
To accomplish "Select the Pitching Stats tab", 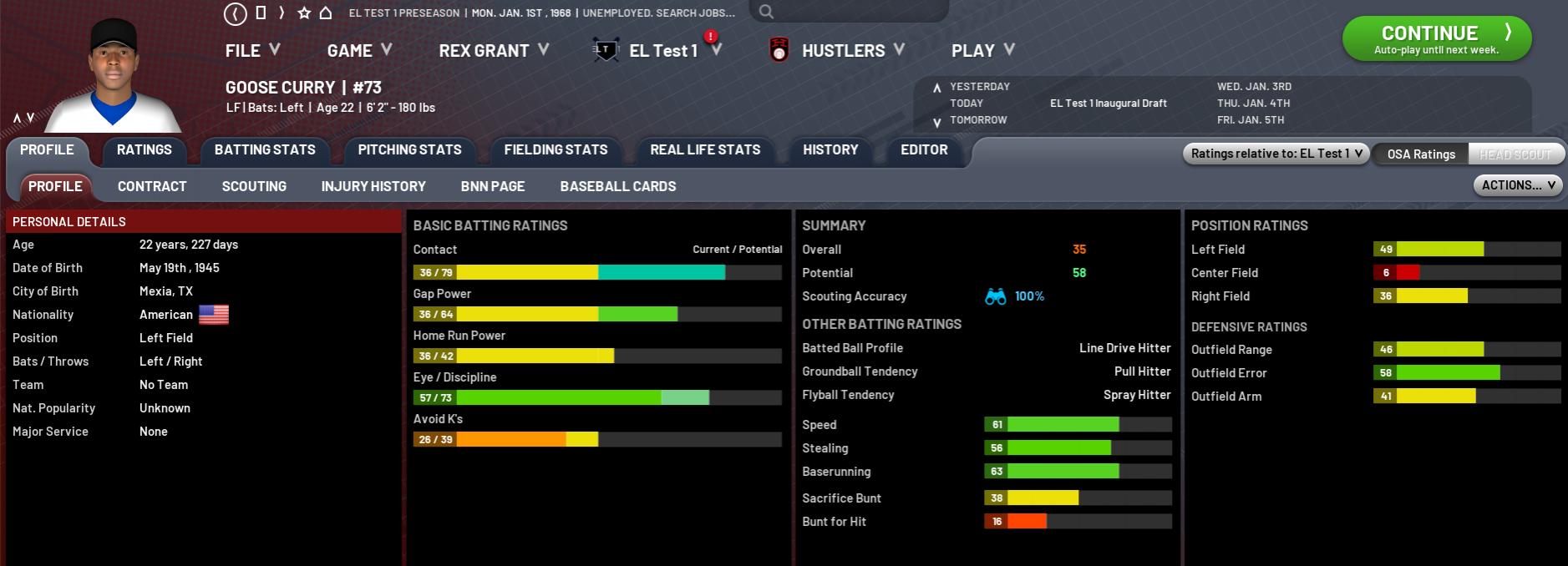I will click(x=409, y=150).
